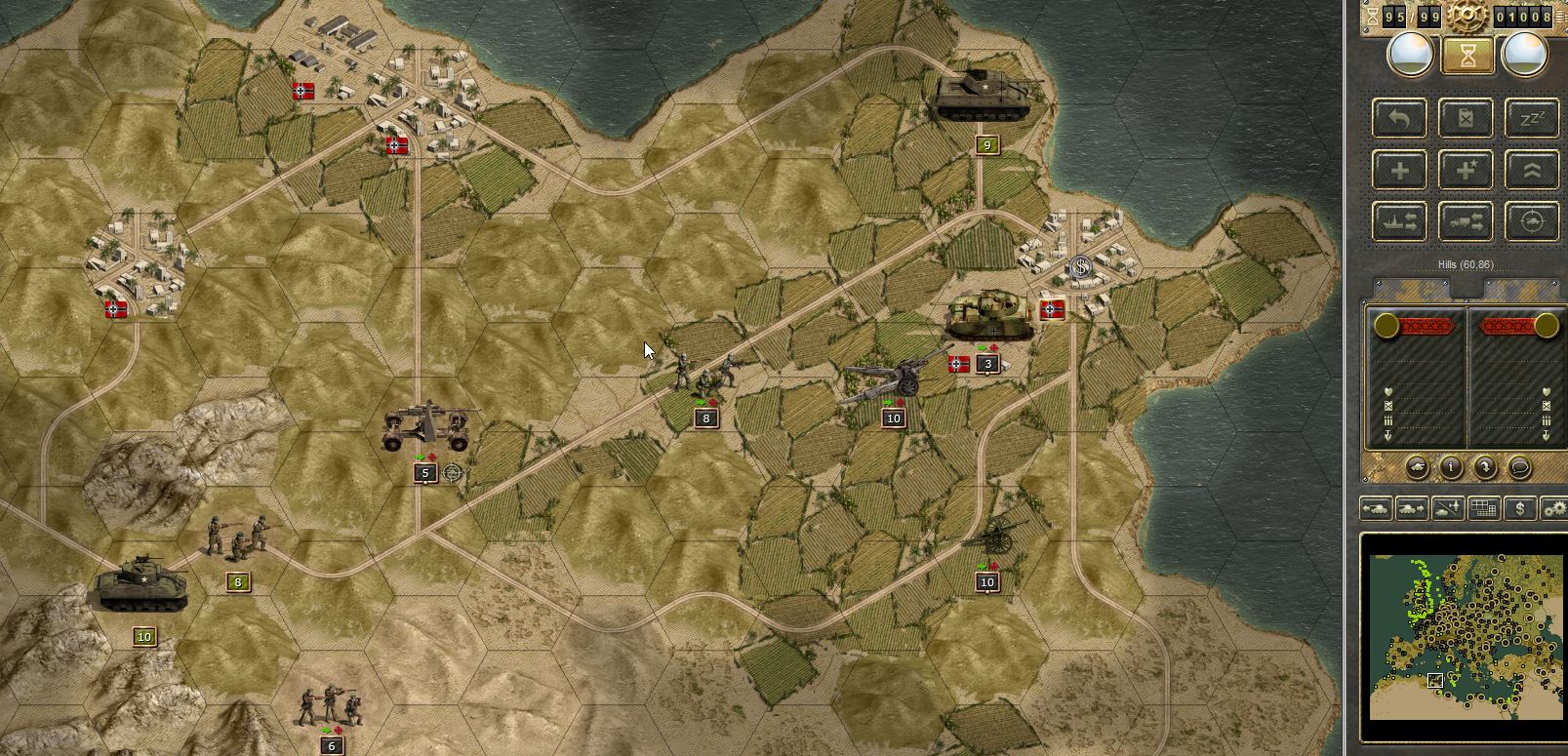Open the purchase screen with the dollar icon
The image size is (1568, 756).
click(x=1520, y=508)
